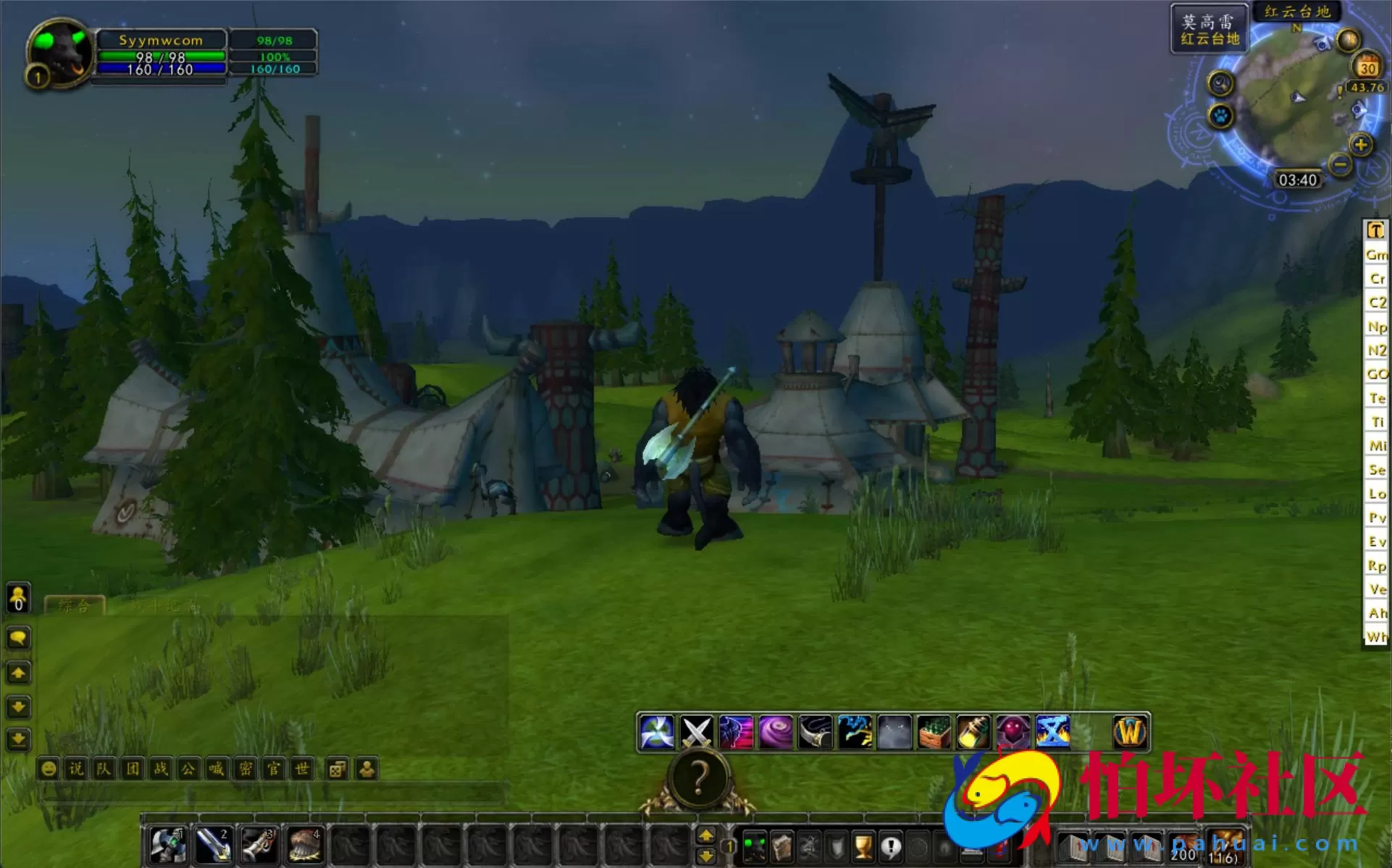Click the 03:40 game clock display
1392x868 pixels.
1299,180
